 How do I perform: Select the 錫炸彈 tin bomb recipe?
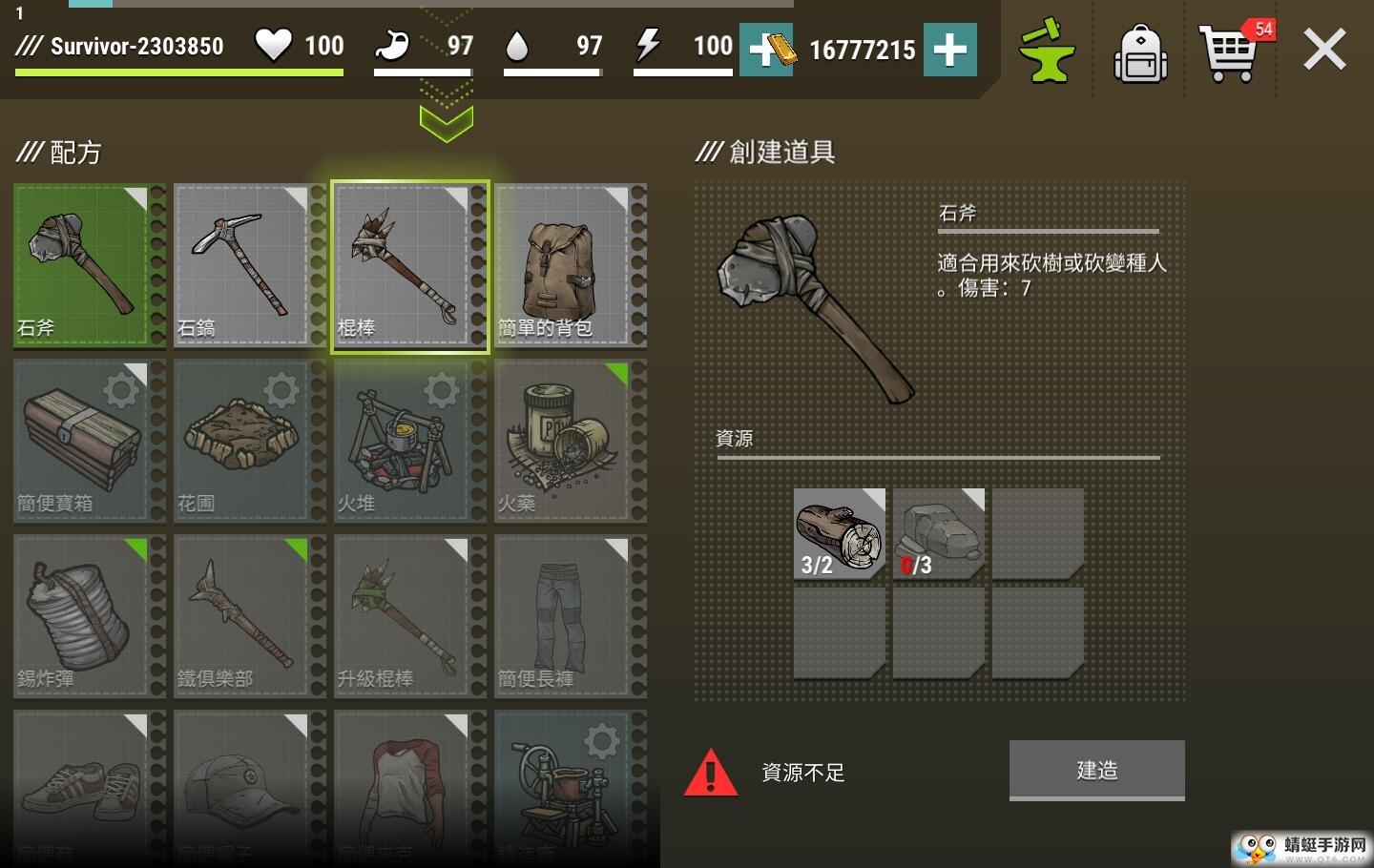83,615
